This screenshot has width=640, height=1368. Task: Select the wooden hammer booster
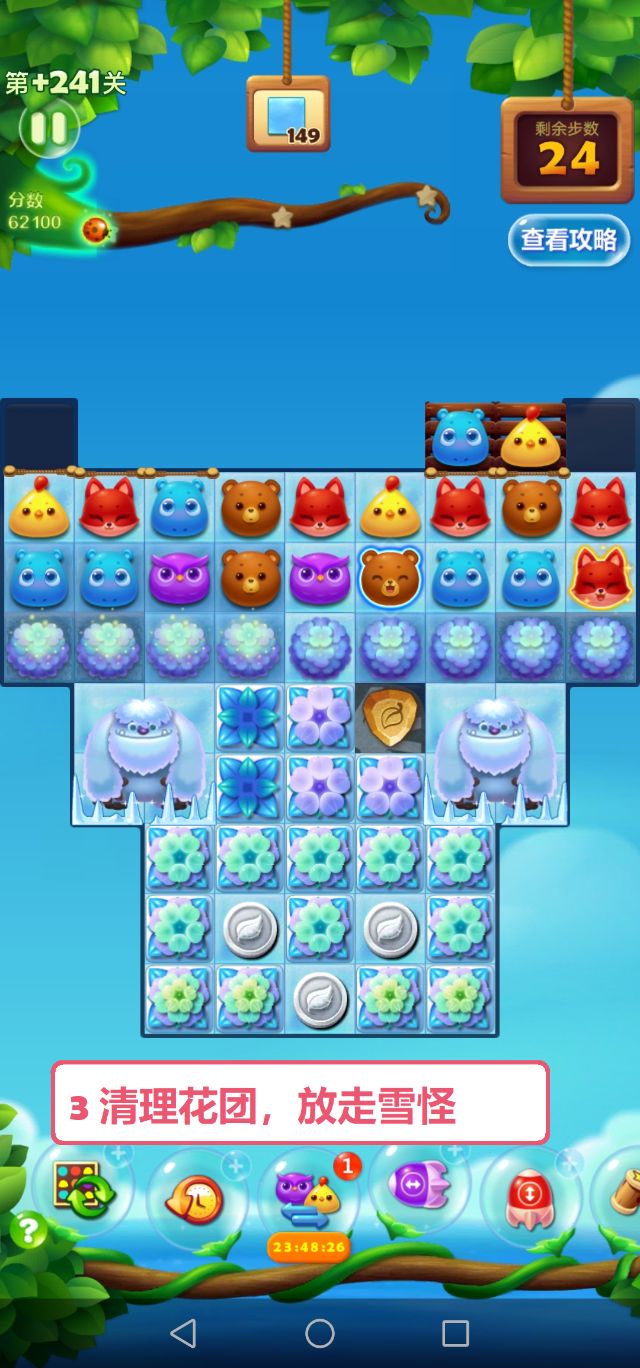pos(622,1190)
